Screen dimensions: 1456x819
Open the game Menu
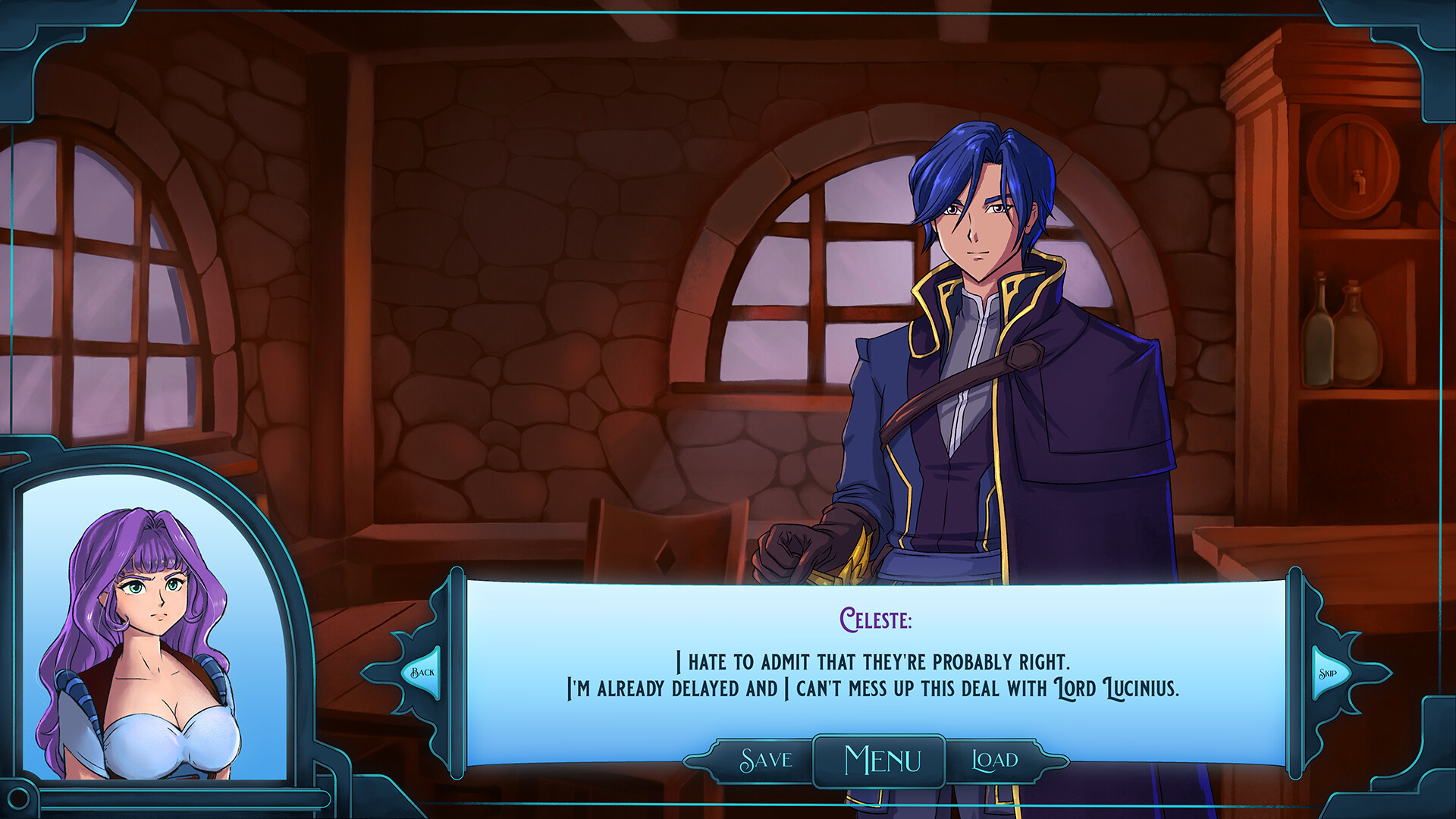pyautogui.click(x=881, y=761)
